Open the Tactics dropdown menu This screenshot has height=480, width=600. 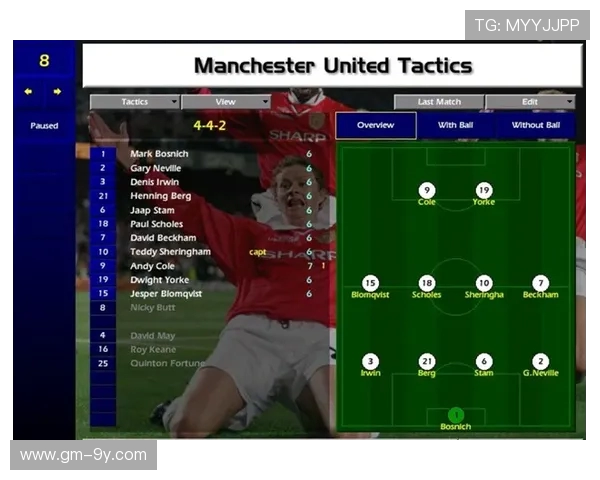[135, 102]
